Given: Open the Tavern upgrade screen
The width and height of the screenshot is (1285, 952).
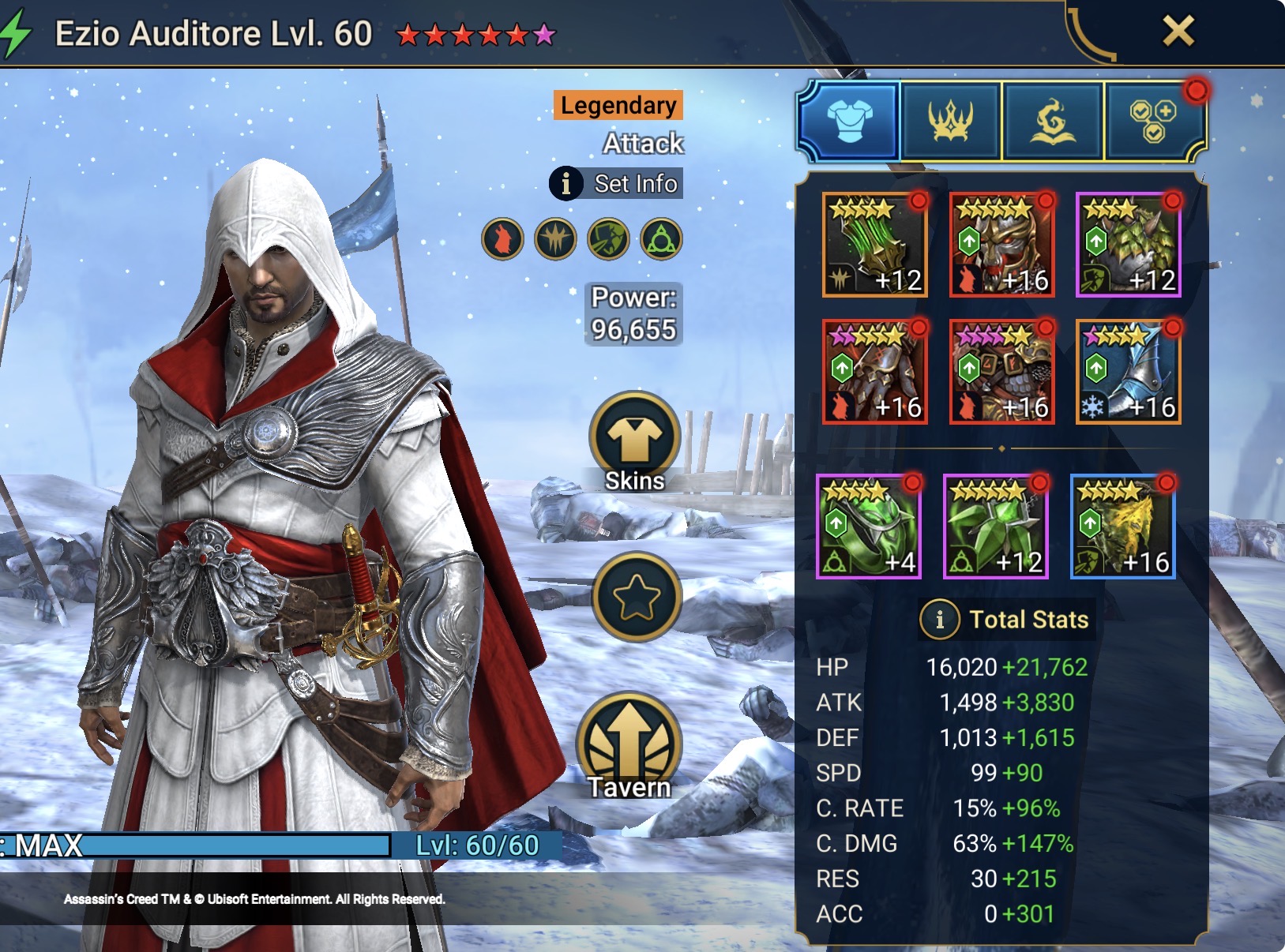Looking at the screenshot, I should click(629, 746).
